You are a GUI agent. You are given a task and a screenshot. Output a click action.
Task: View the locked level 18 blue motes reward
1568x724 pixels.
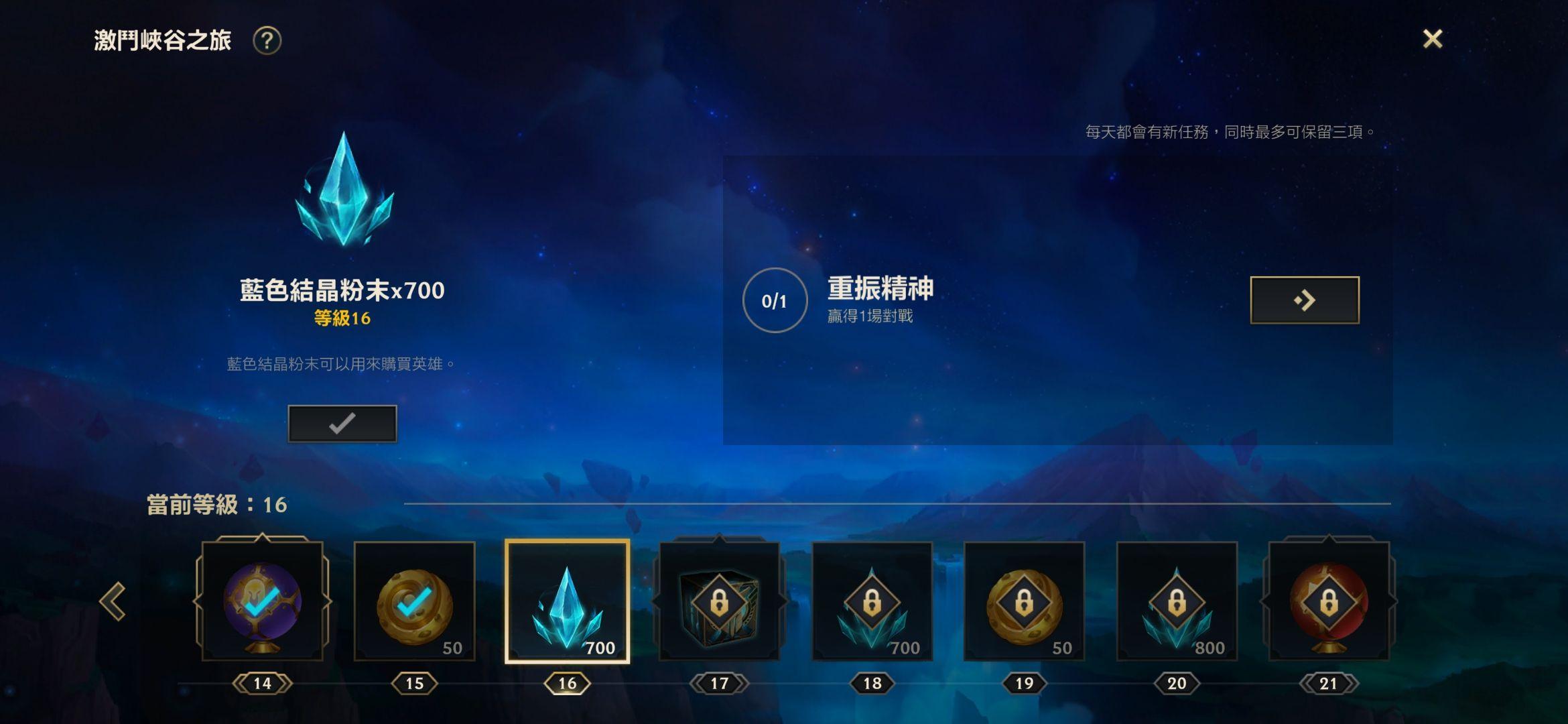coord(872,601)
